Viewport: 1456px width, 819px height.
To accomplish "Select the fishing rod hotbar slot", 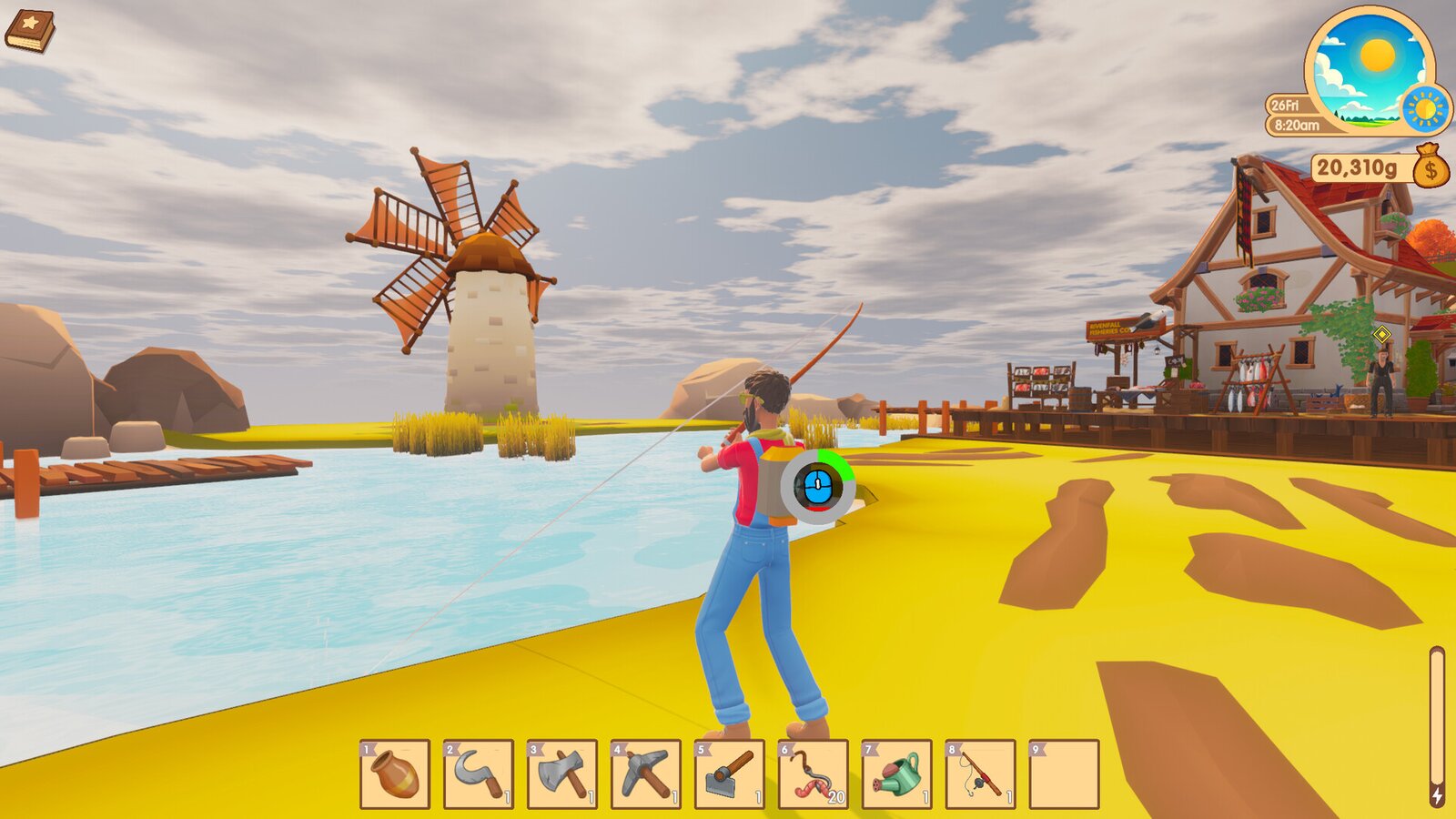I will pos(981,773).
